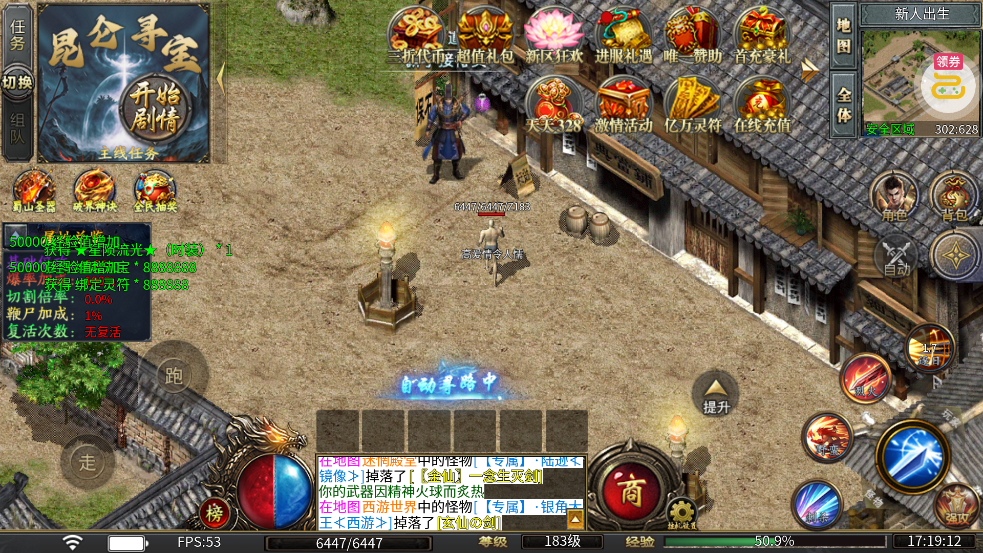Open the 超值礼包 gift pack

click(x=485, y=35)
